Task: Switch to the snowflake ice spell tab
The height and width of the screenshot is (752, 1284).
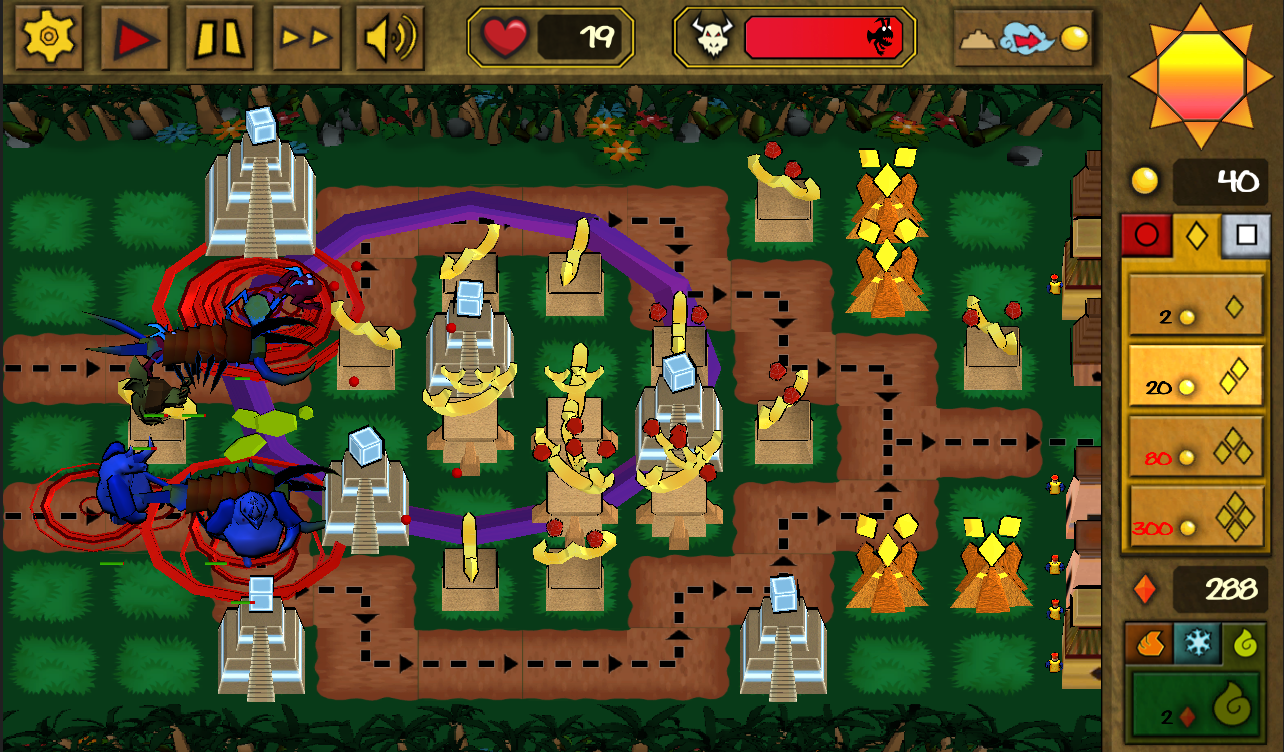Action: pyautogui.click(x=1196, y=643)
